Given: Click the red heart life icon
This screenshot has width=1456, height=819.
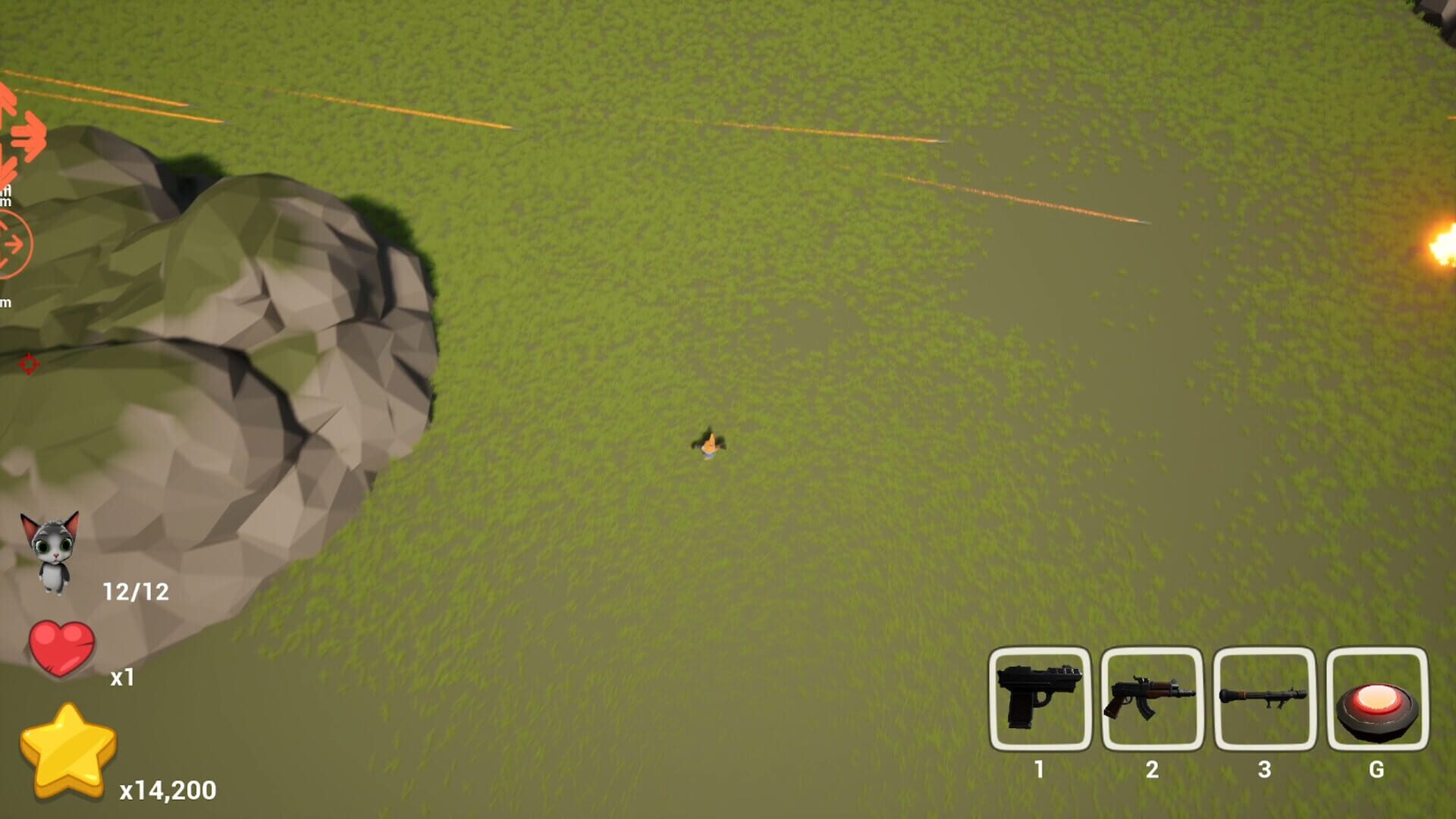Looking at the screenshot, I should coord(62,648).
